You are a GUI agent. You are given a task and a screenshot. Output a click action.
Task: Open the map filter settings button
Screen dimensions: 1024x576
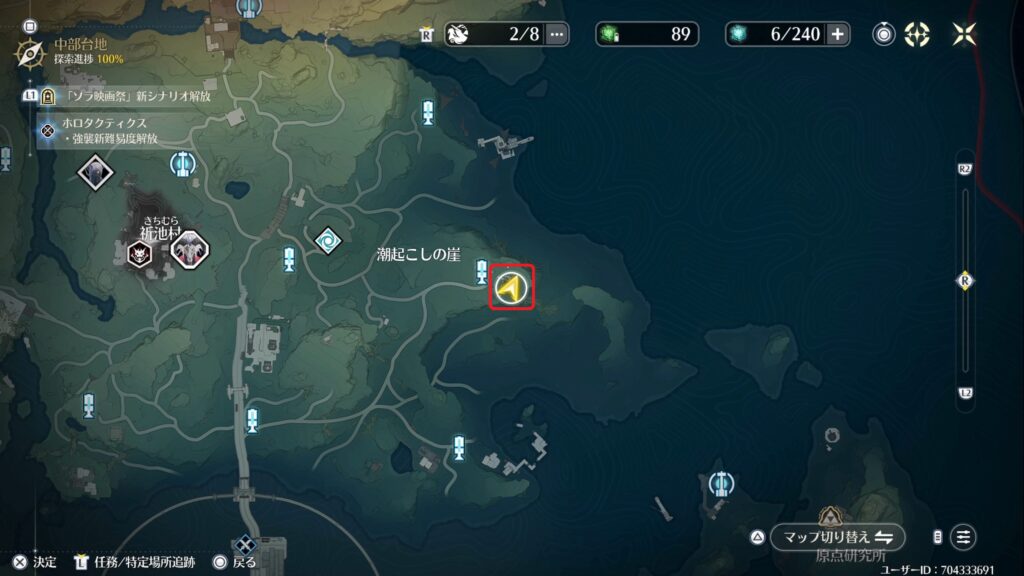963,537
